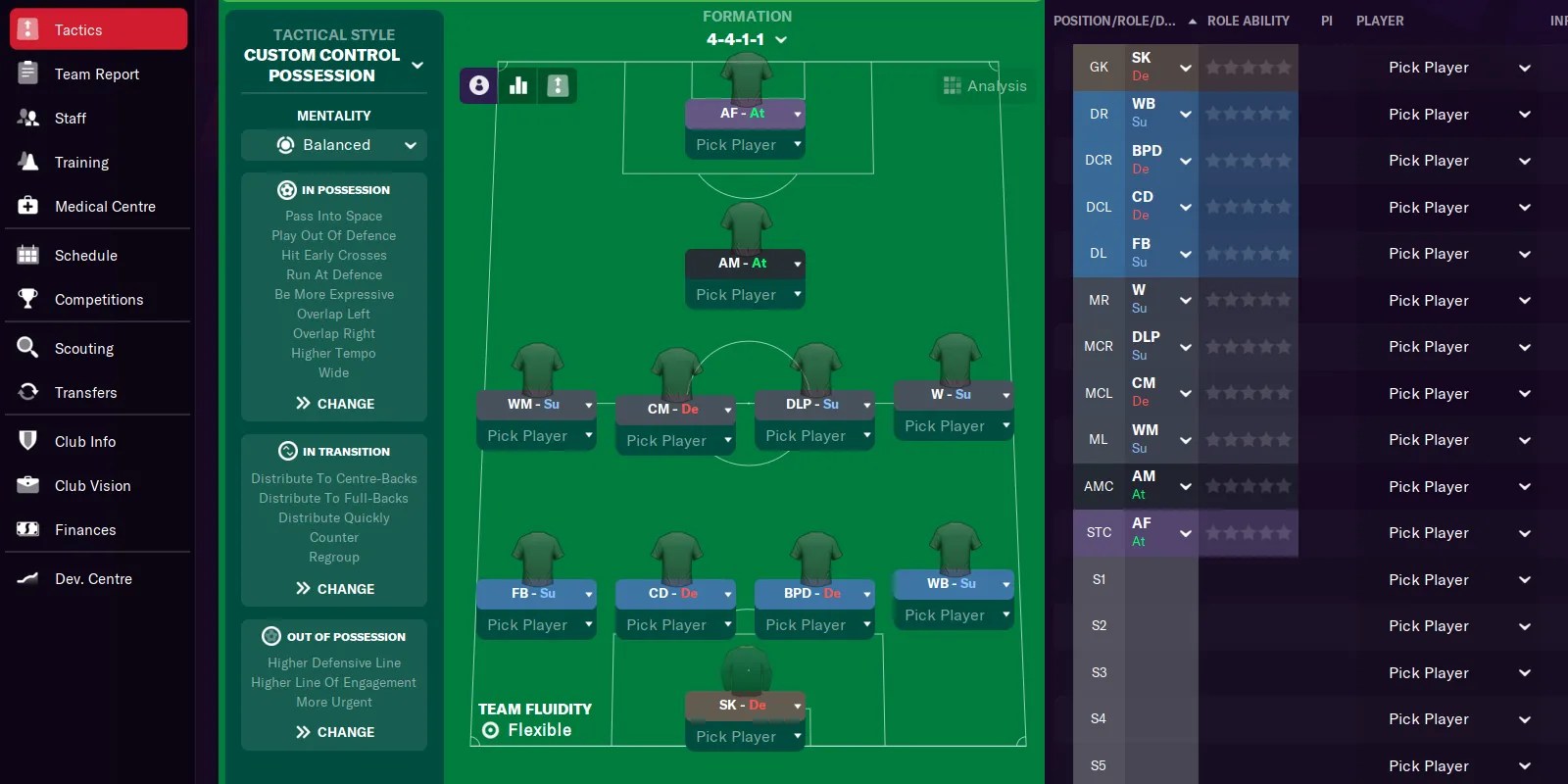Click Change under Out Of Possession
The width and height of the screenshot is (1568, 784).
pyautogui.click(x=333, y=731)
